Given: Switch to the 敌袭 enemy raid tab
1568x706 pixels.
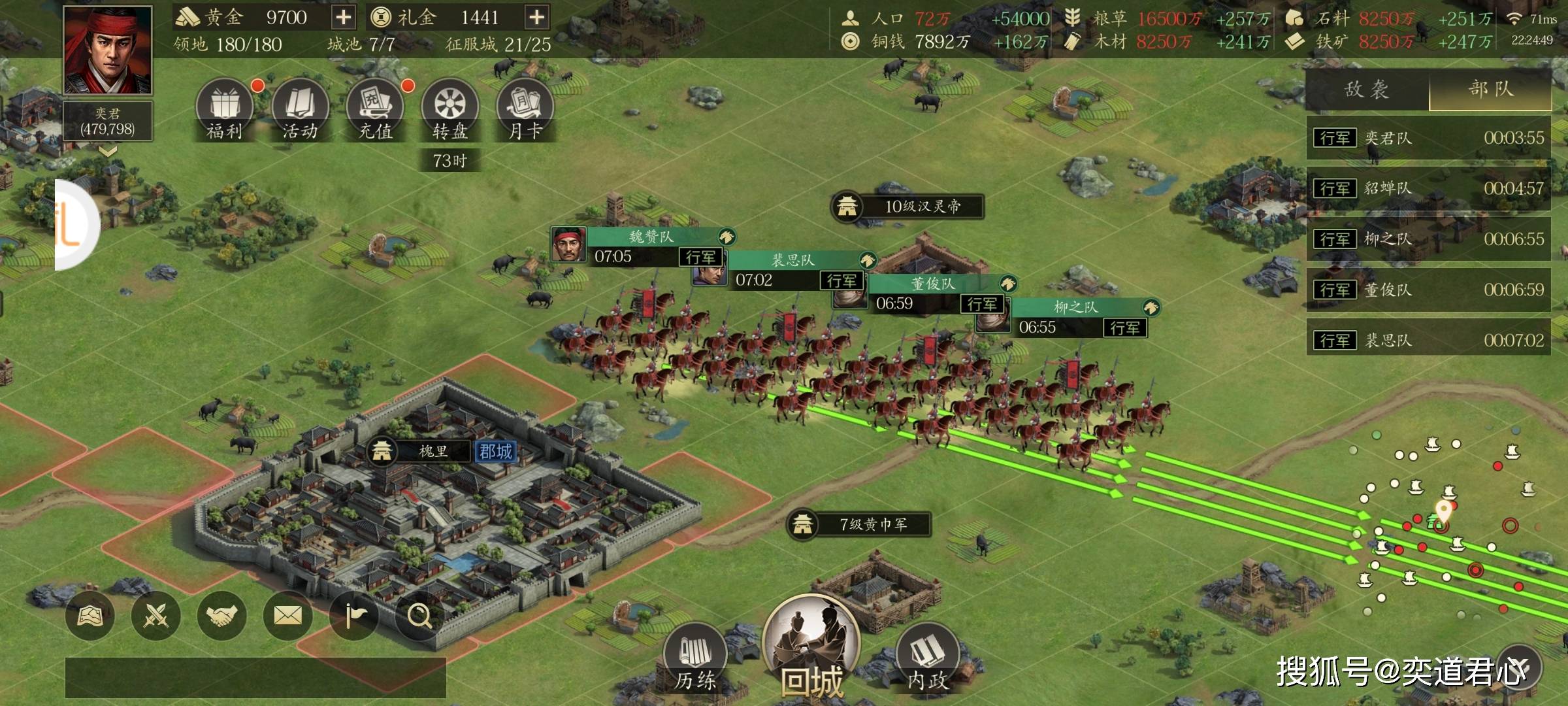Looking at the screenshot, I should click(x=1367, y=90).
